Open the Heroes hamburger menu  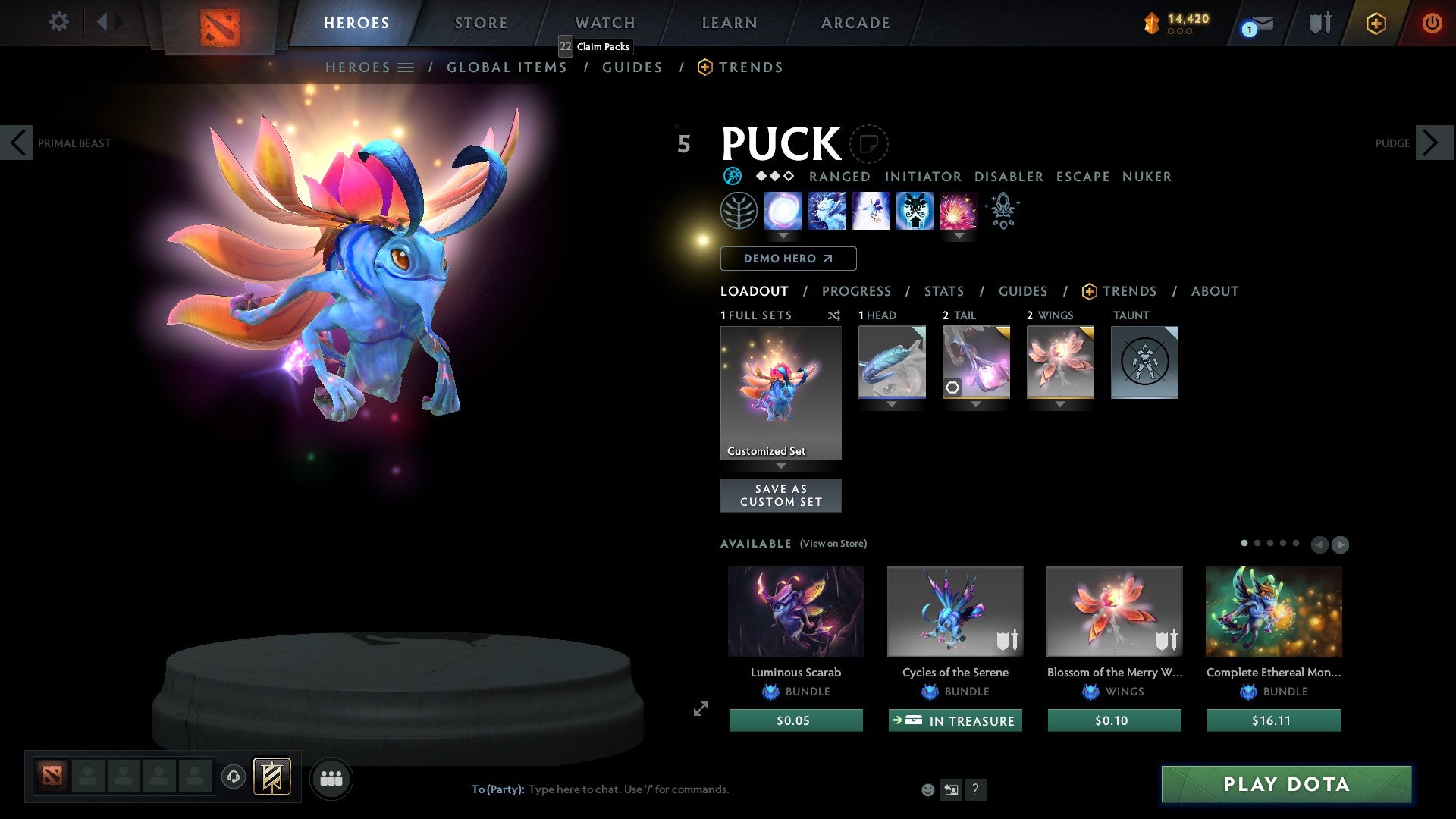coord(407,67)
